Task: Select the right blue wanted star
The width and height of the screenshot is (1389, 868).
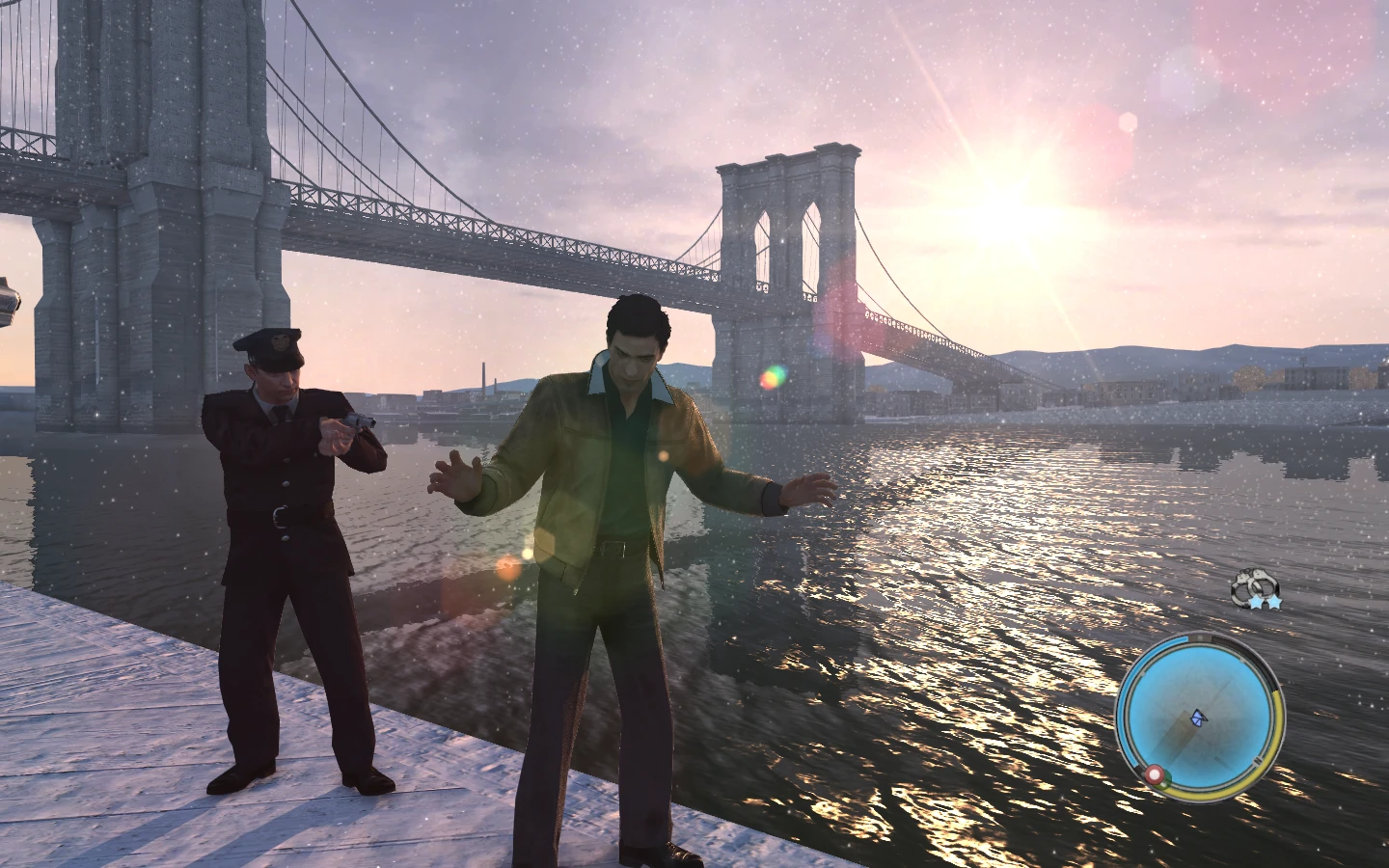Action: pos(1275,602)
